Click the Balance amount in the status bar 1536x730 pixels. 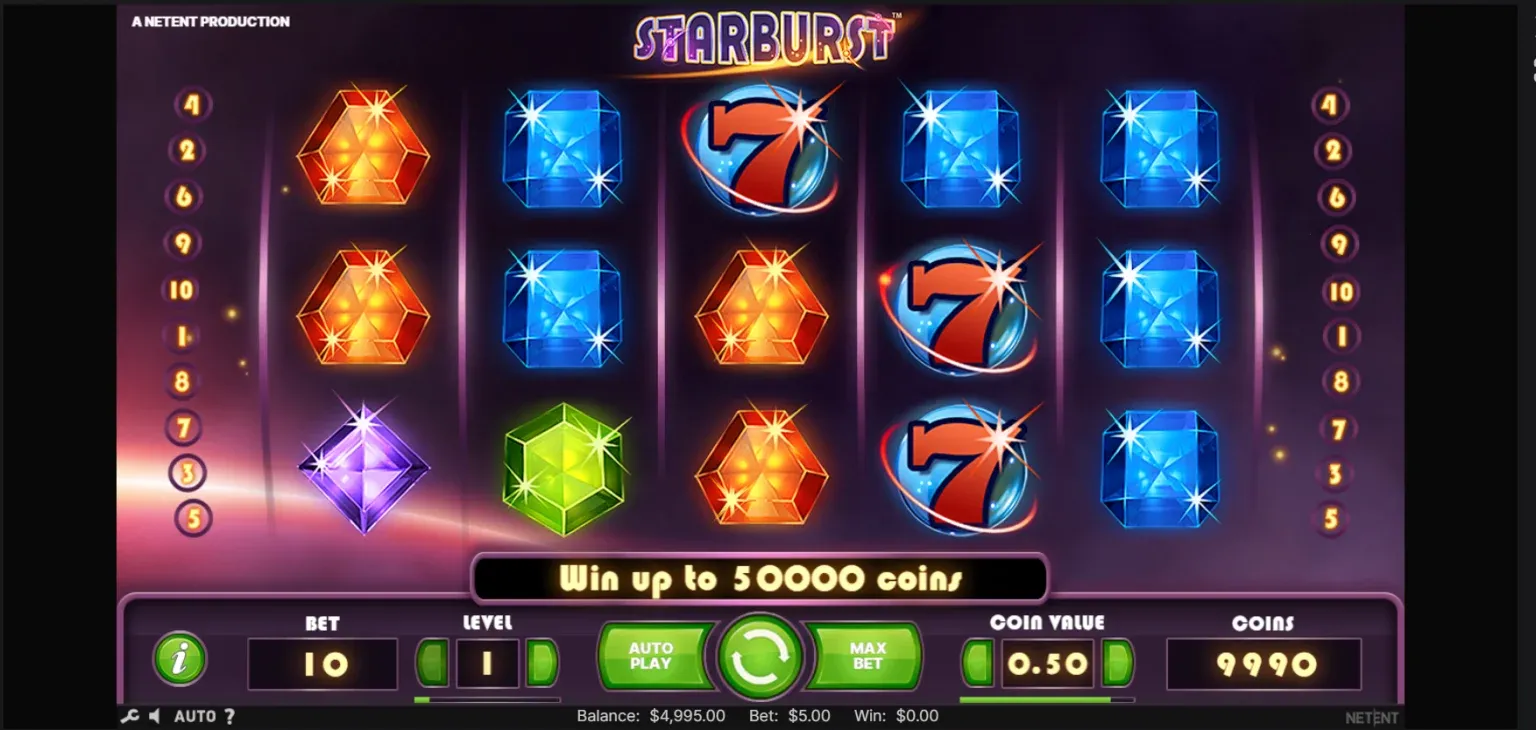point(651,716)
